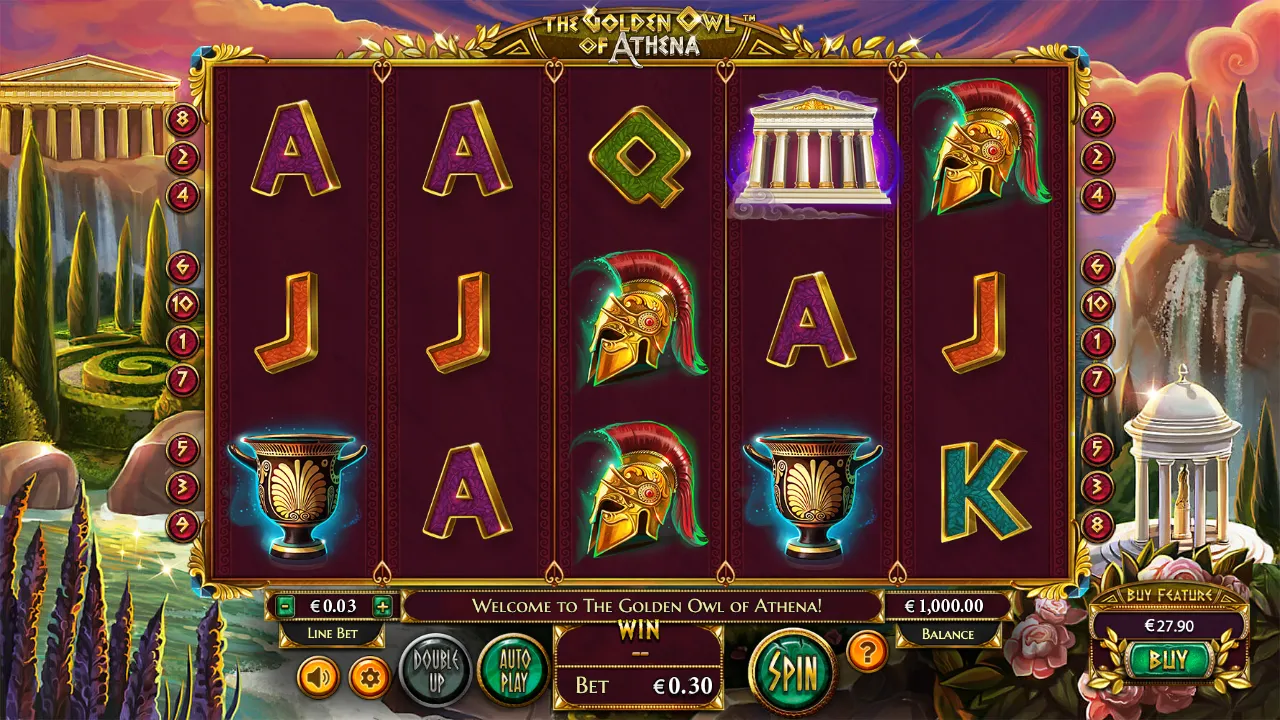Decrease the line bet with minus
This screenshot has width=1280, height=720.
coord(285,605)
